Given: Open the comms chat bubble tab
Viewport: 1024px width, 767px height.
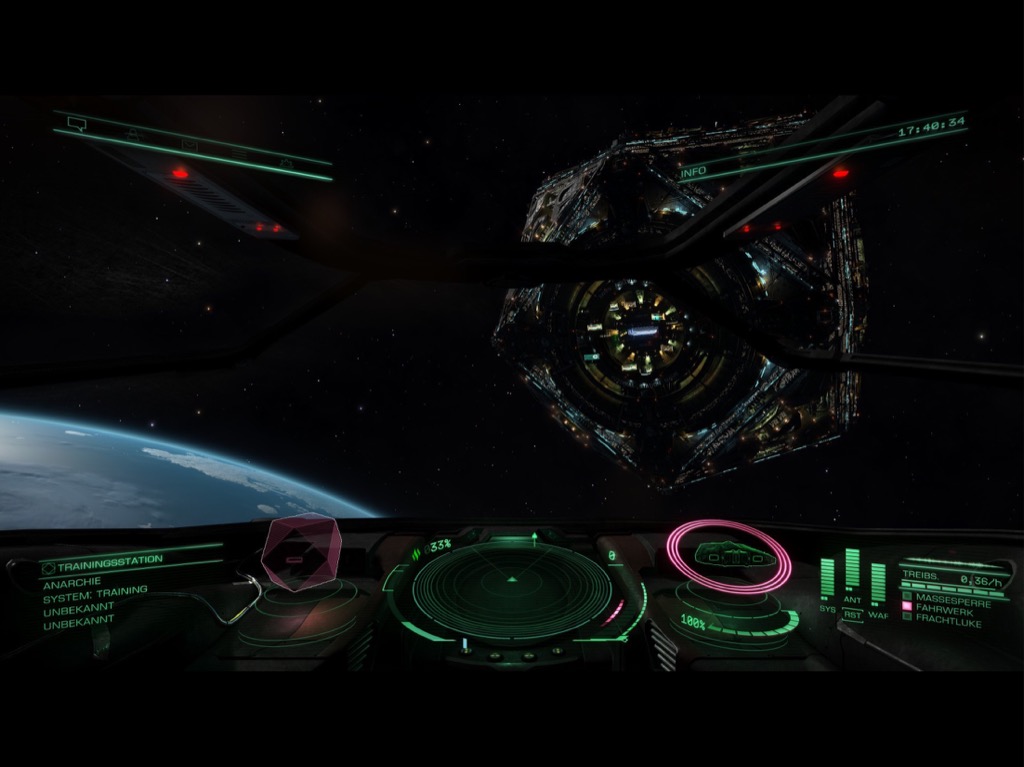Looking at the screenshot, I should (76, 124).
